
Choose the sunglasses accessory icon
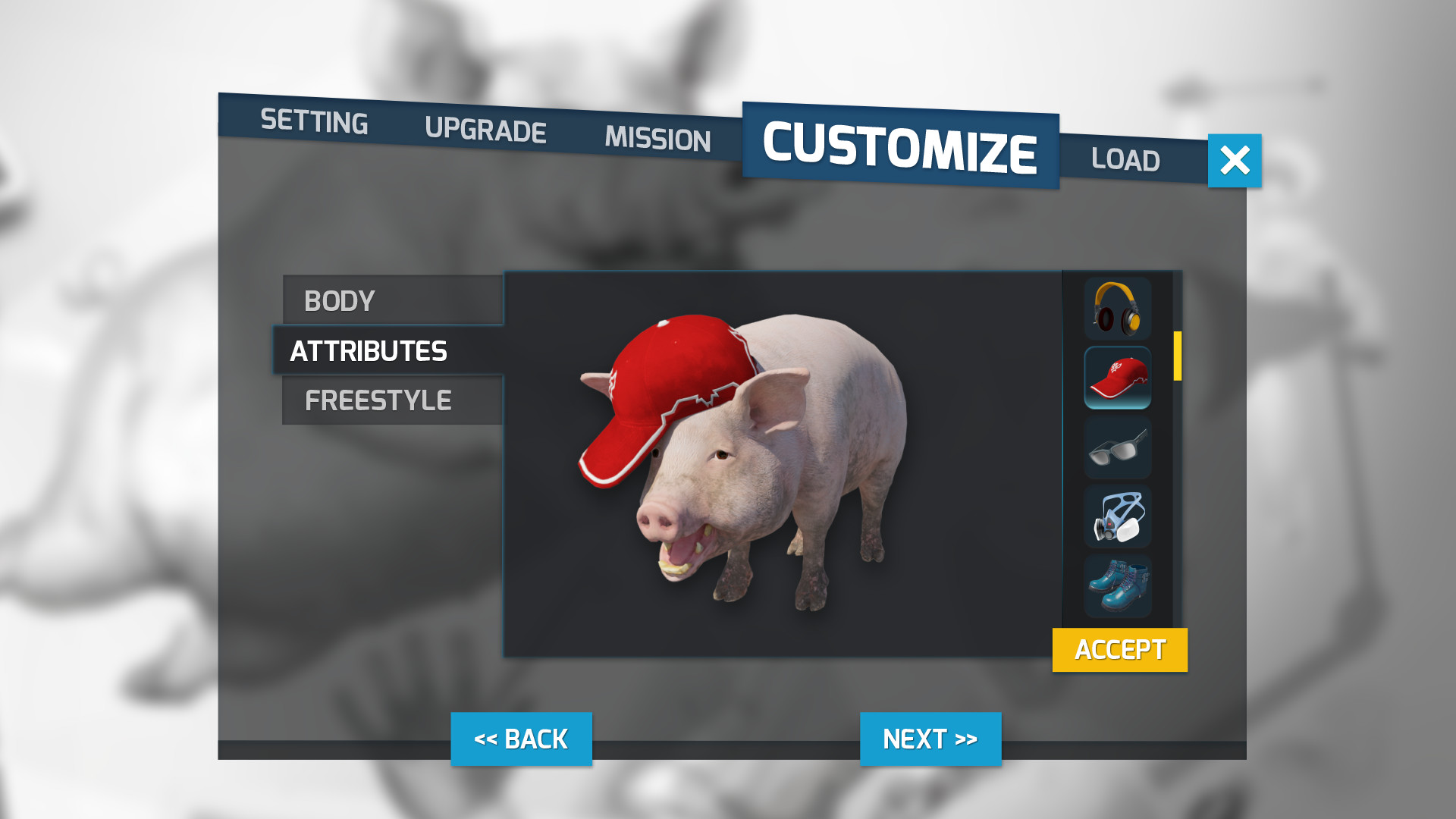click(1117, 447)
